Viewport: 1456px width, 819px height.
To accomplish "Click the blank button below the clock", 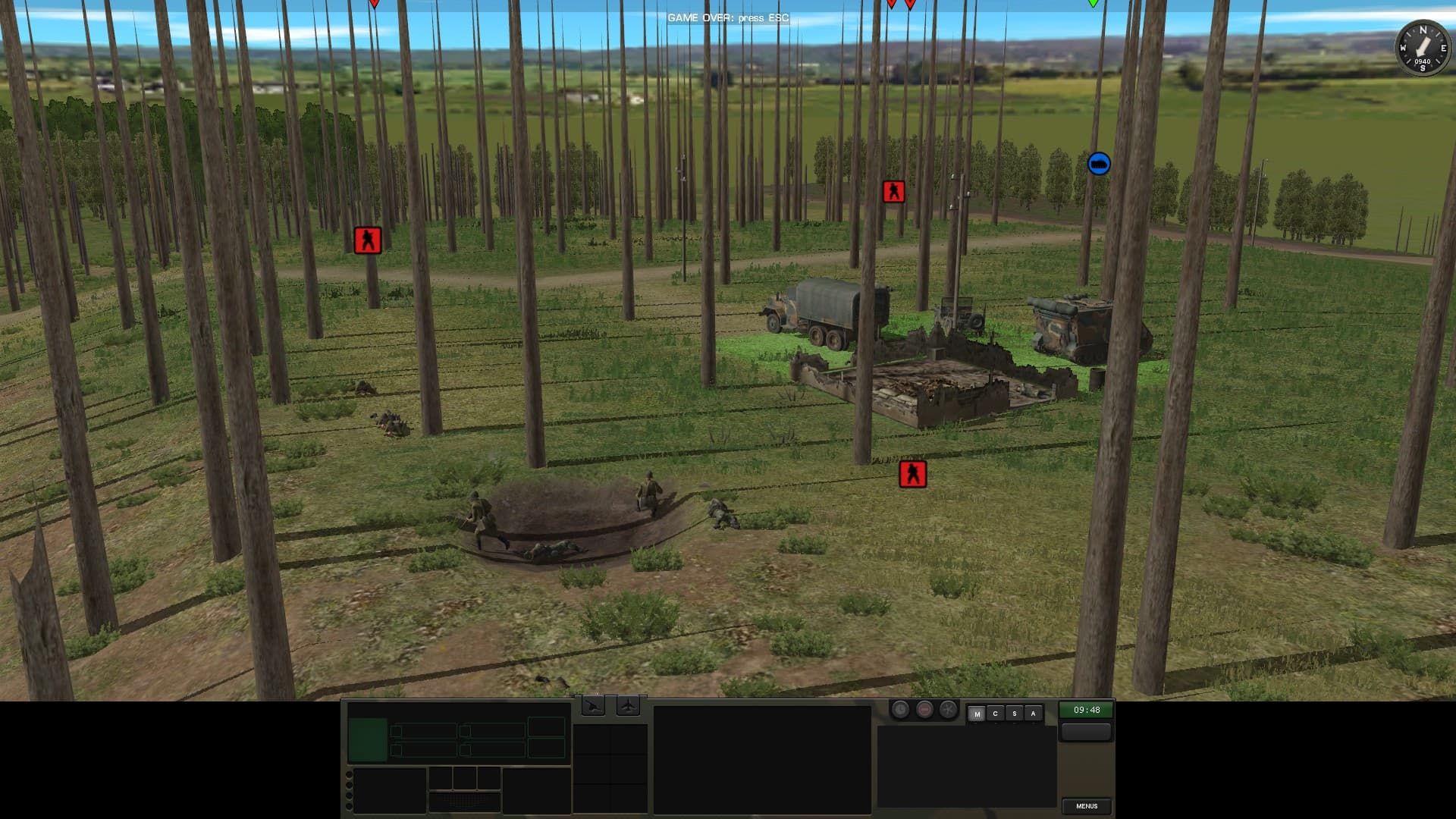I will 1086,732.
